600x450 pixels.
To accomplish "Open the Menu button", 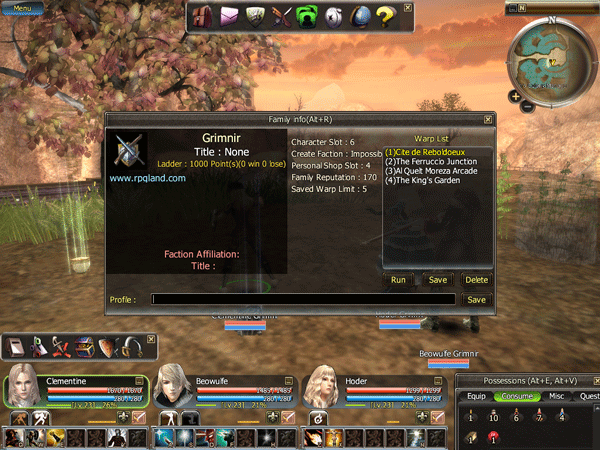I will point(21,8).
